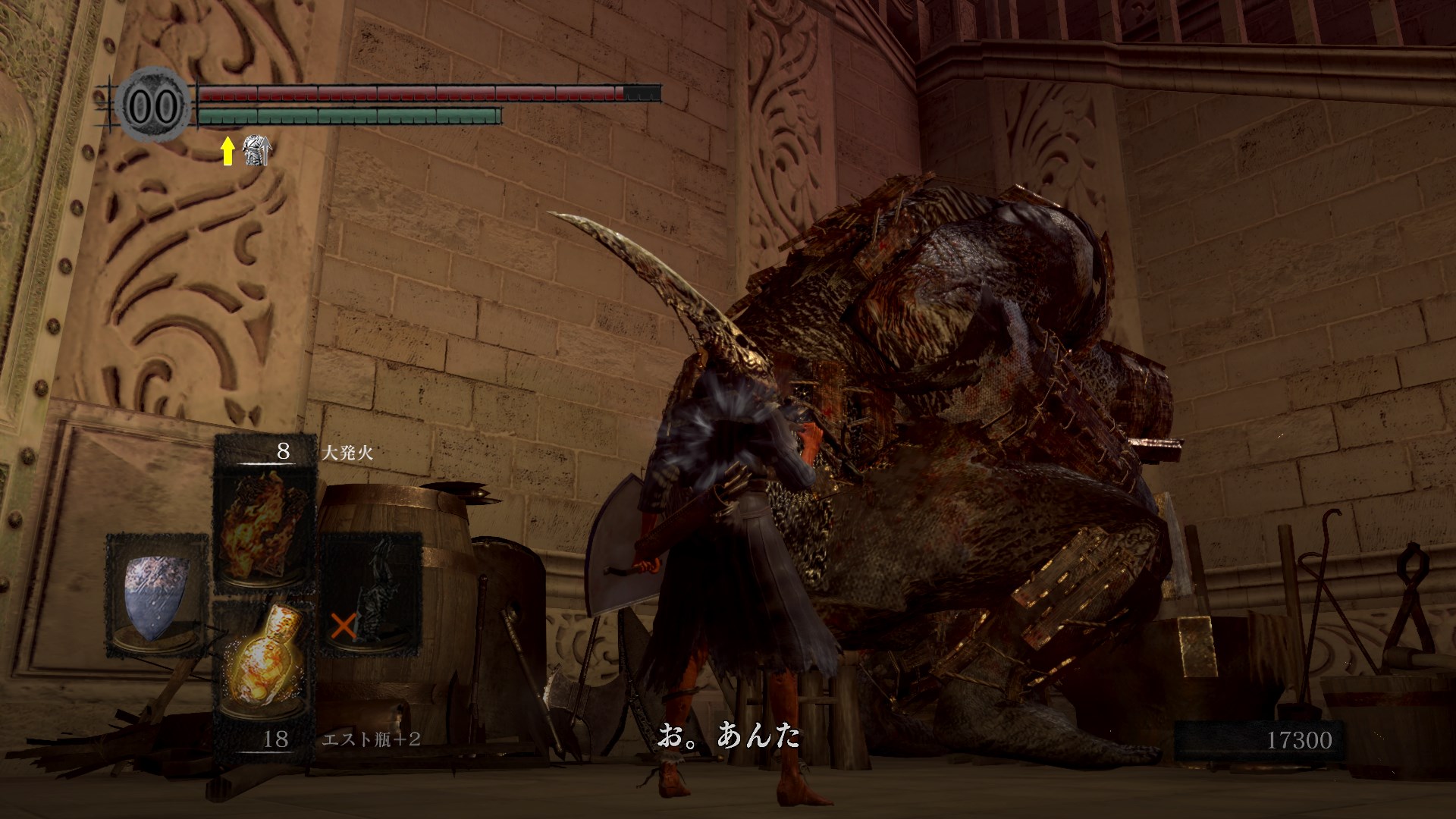Select the right-hand weapon slot
1456x819 pixels.
370,596
